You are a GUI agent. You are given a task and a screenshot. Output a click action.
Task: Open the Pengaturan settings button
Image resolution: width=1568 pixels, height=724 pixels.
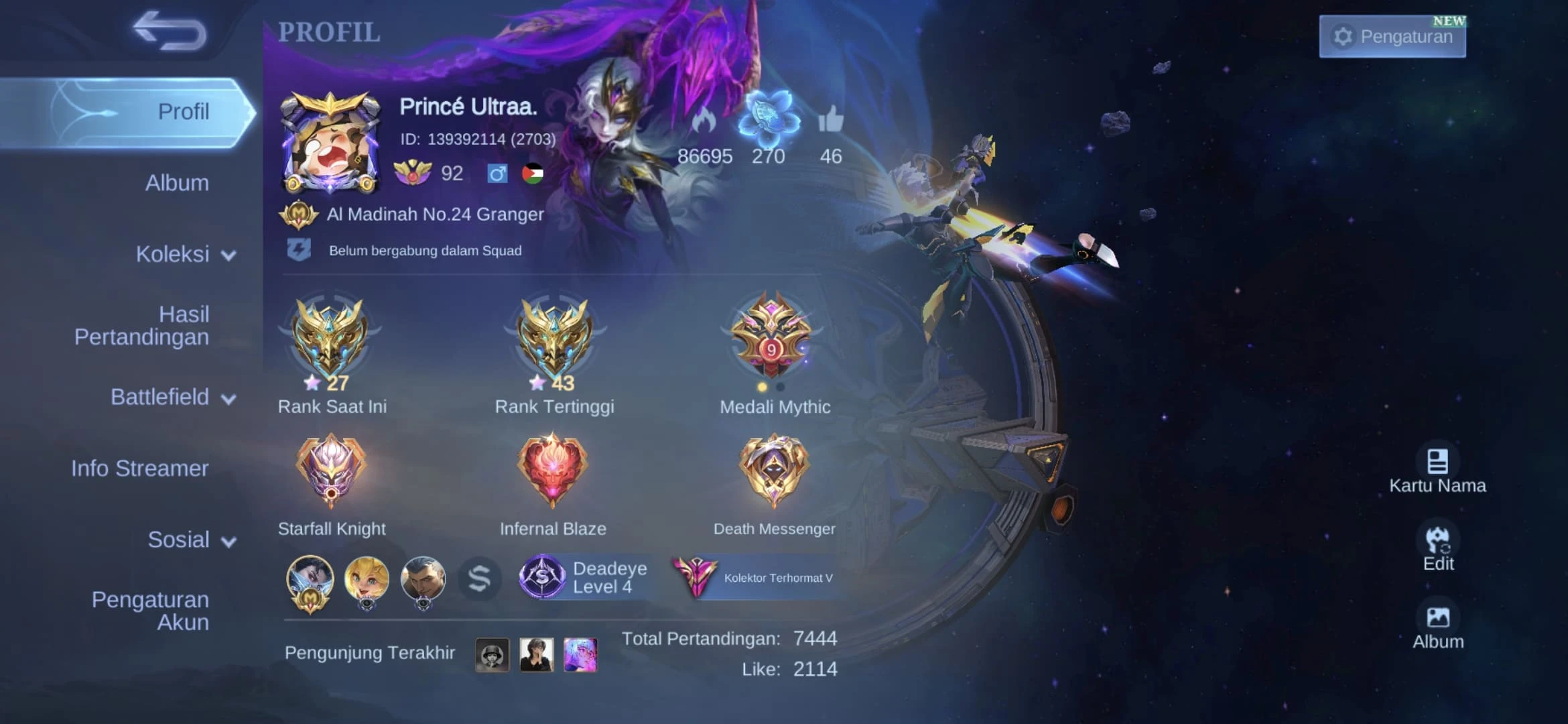(1392, 36)
